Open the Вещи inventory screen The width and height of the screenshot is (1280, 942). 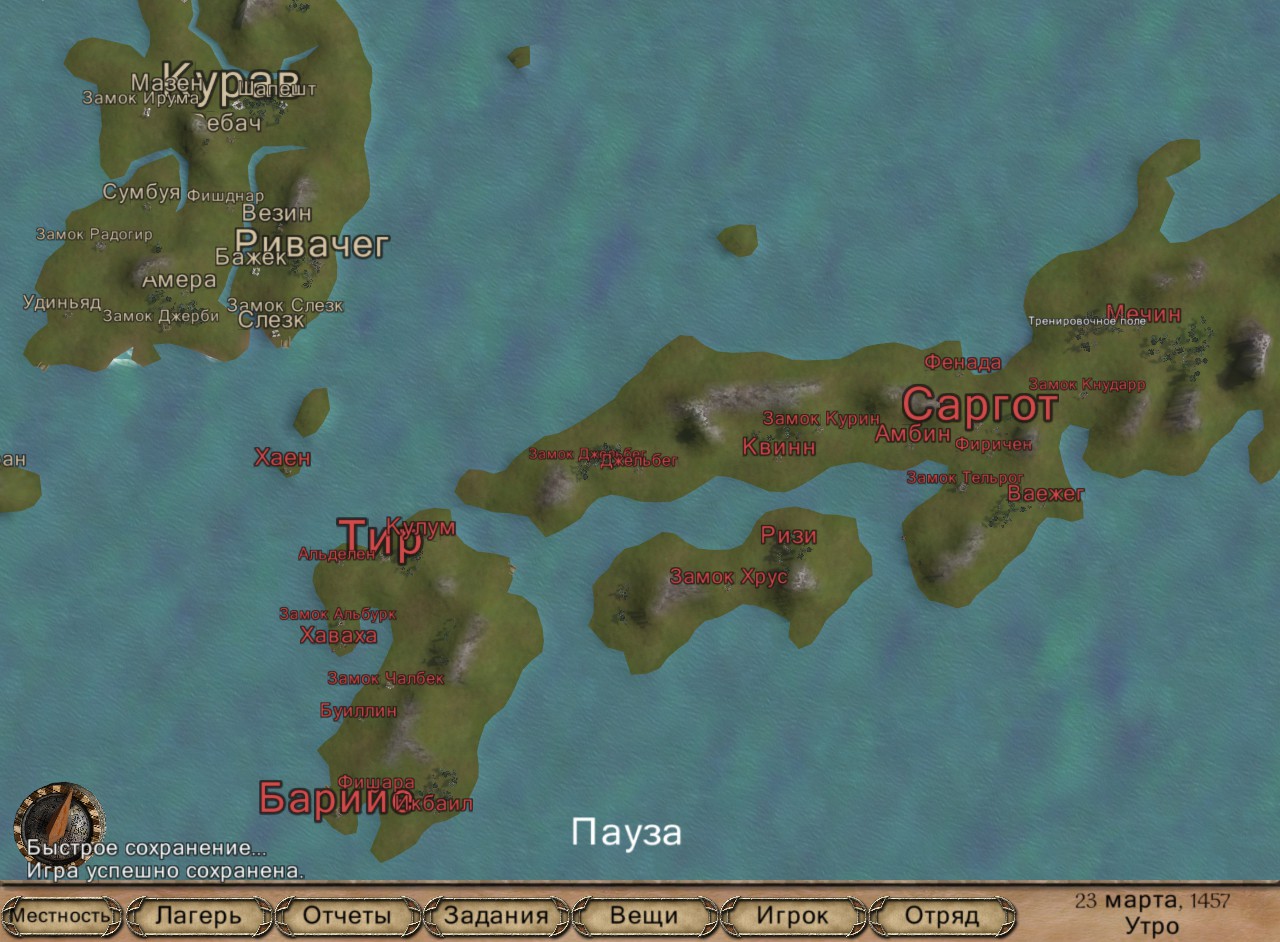(644, 915)
